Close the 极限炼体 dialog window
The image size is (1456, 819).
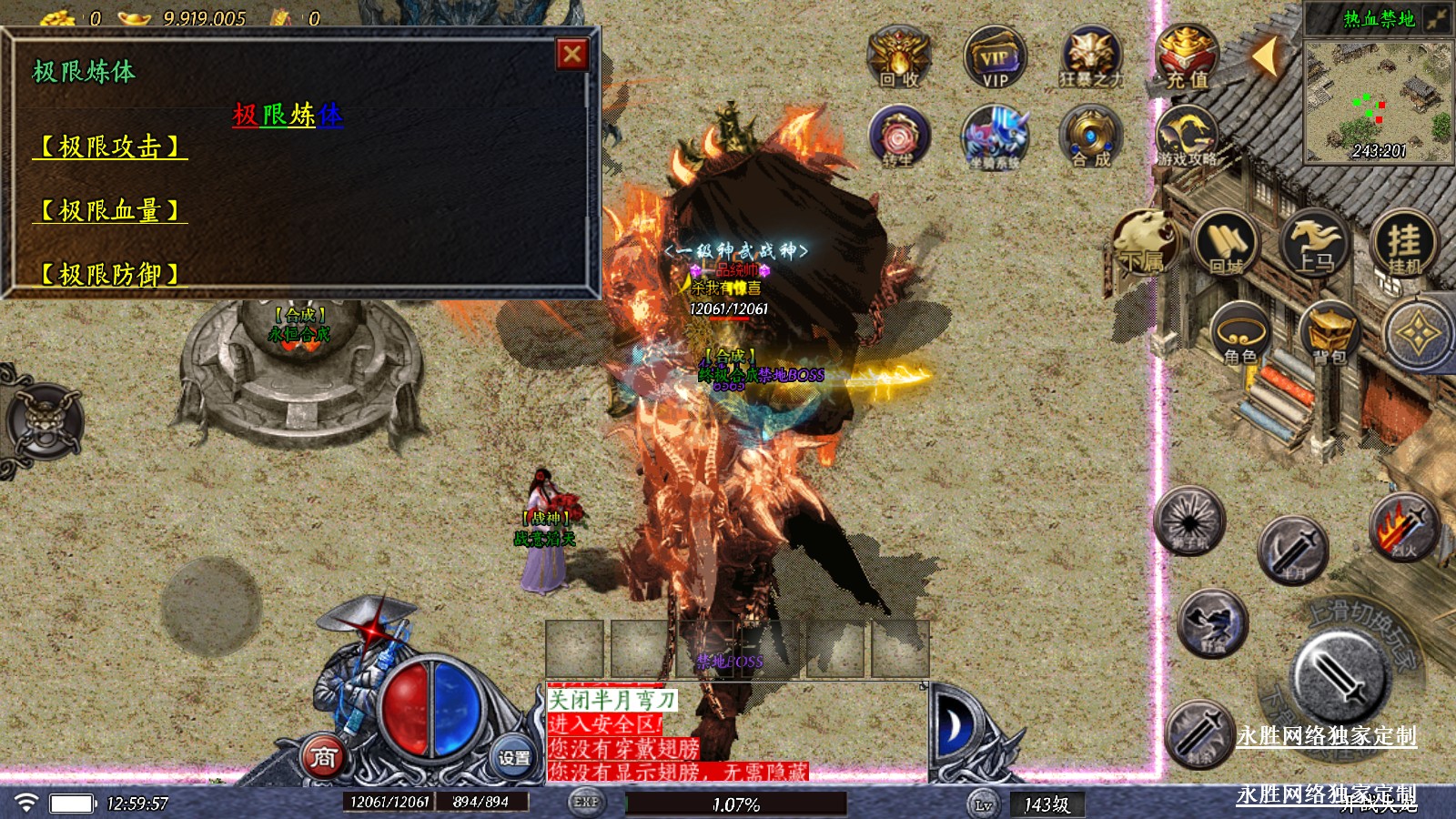tap(571, 55)
